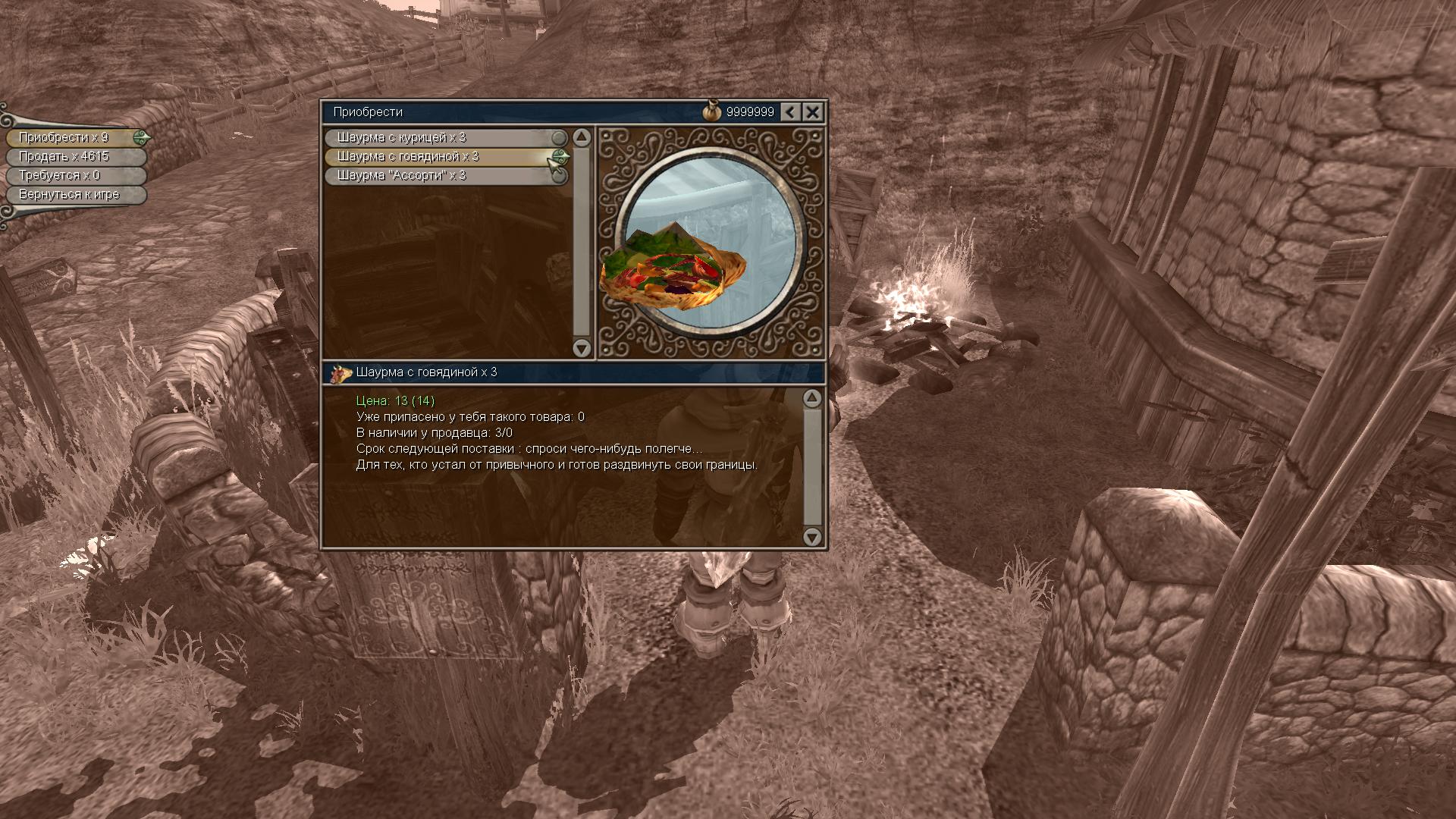The image size is (1456, 819).
Task: Pick the Шаурма "Ассорти" x 3 row
Action: 440,176
